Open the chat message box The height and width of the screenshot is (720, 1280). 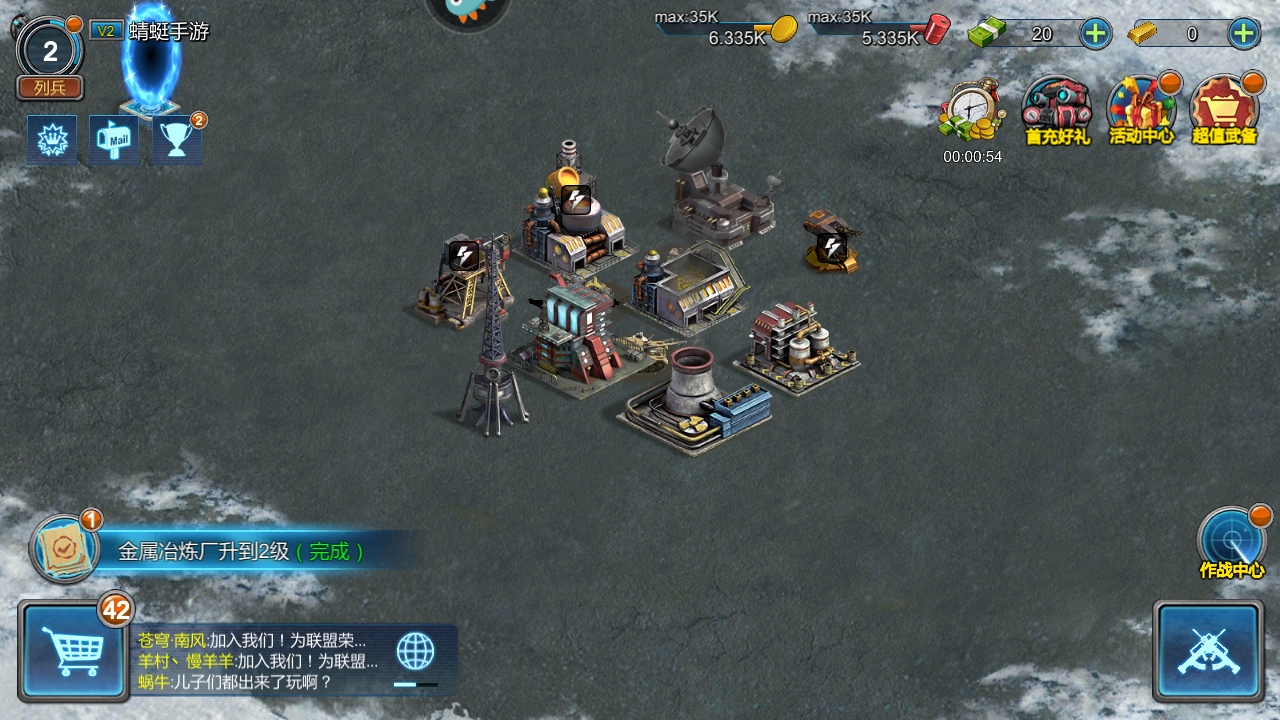[260, 661]
